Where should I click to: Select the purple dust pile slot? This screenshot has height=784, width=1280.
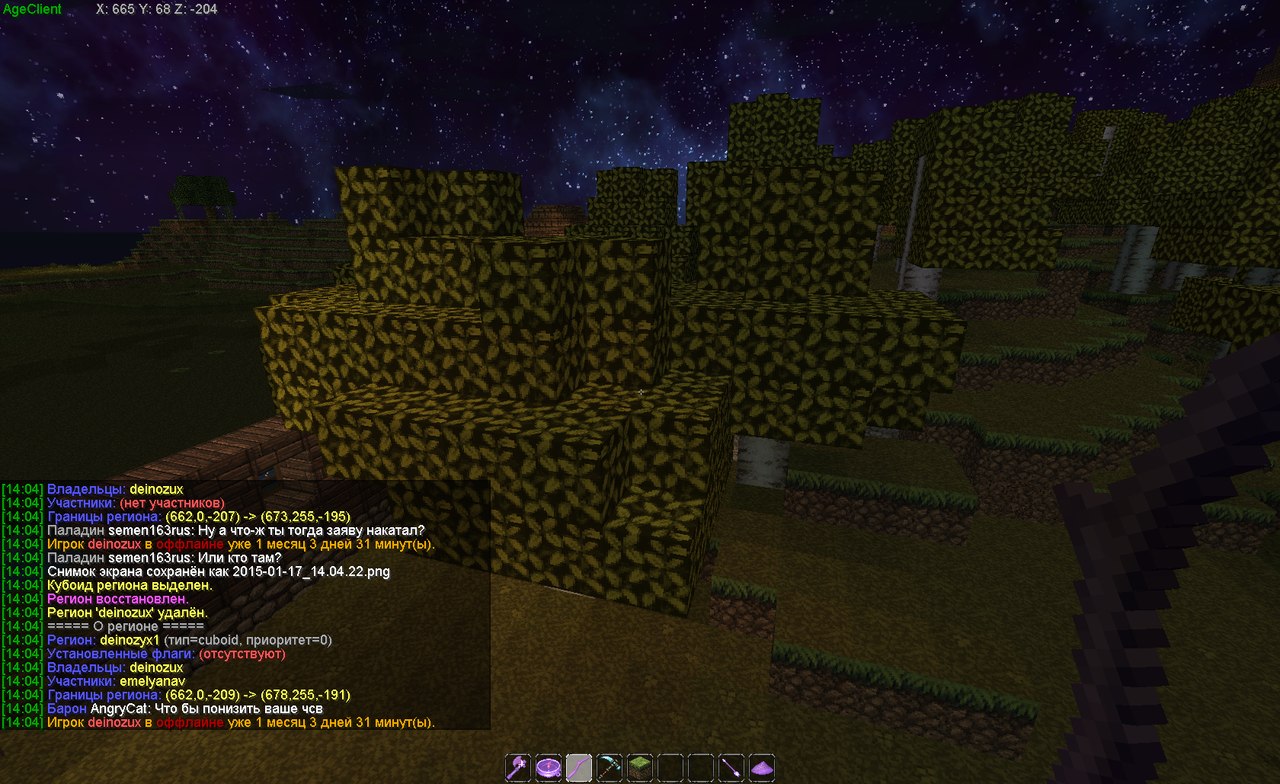[x=763, y=768]
